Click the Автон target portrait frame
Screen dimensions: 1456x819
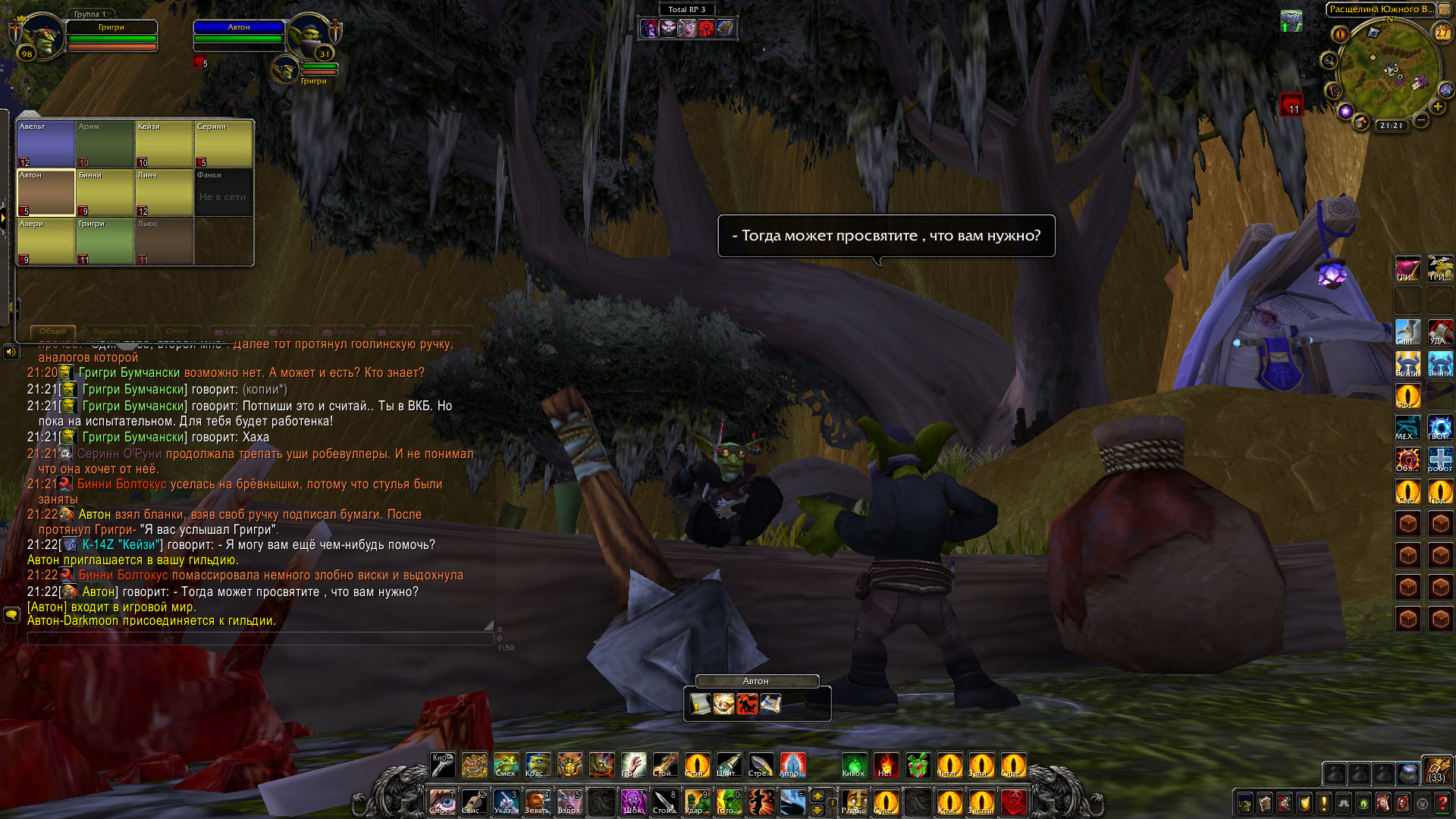pyautogui.click(x=310, y=36)
